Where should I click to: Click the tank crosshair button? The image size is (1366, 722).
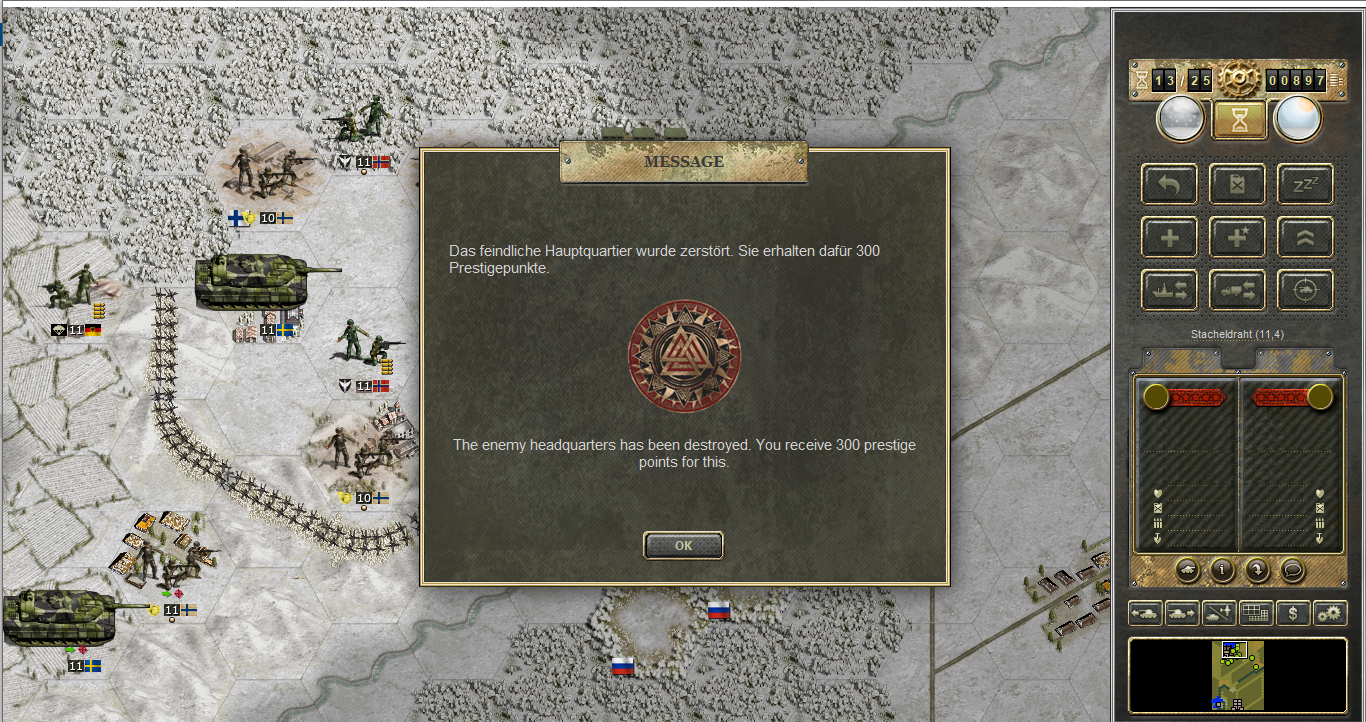[x=1305, y=290]
